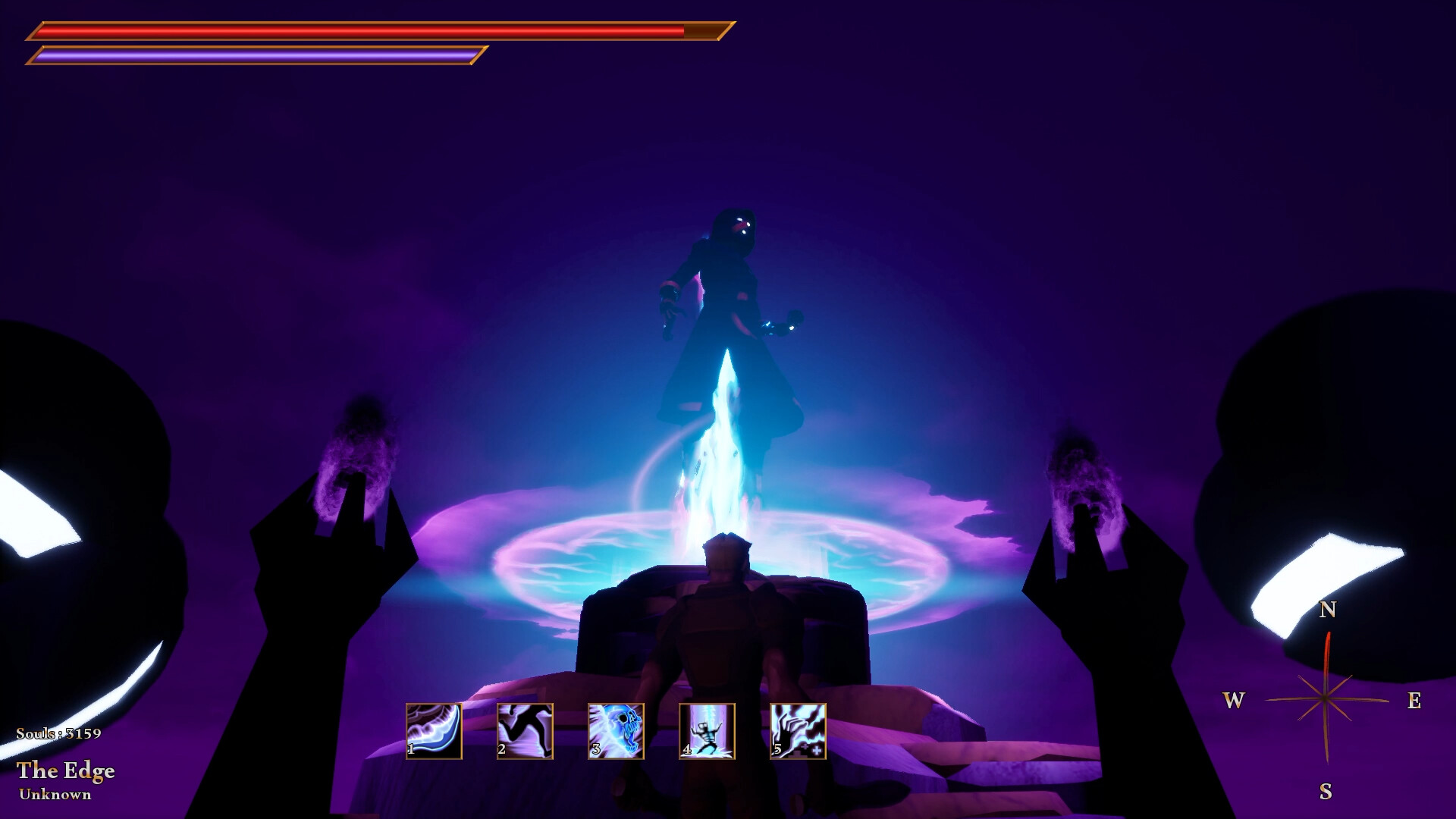The image size is (1456, 819).
Task: Click the Unknown region subtitle
Action: [x=56, y=795]
